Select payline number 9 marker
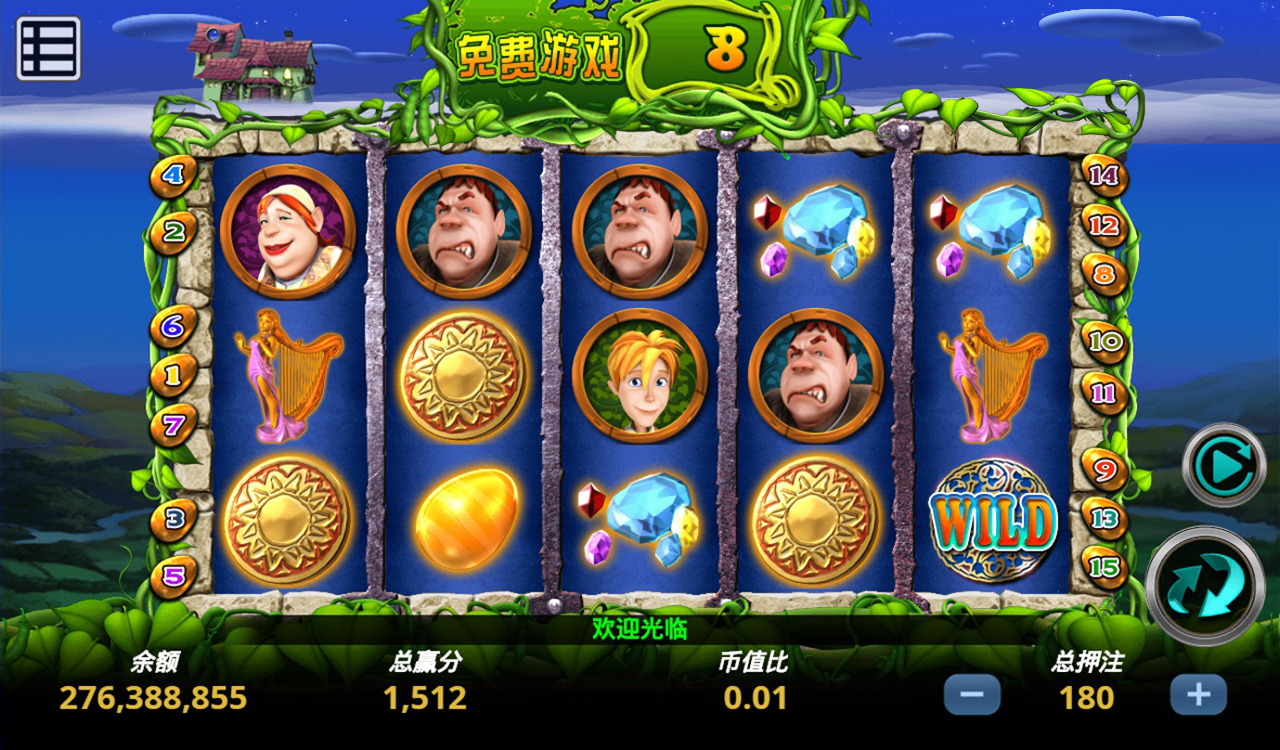Image resolution: width=1280 pixels, height=750 pixels. 1105,468
